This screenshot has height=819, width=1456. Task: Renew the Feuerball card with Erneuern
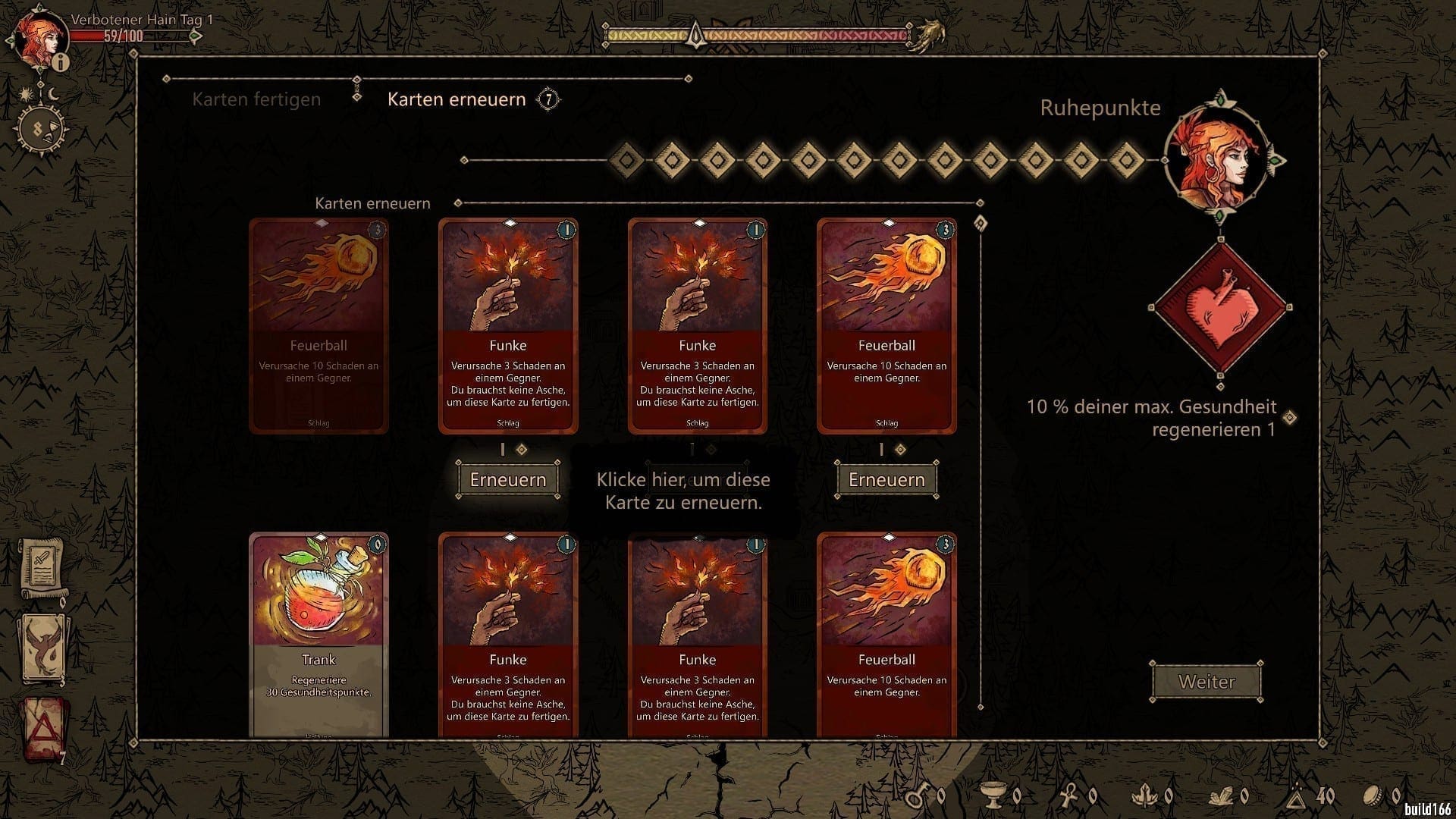886,479
